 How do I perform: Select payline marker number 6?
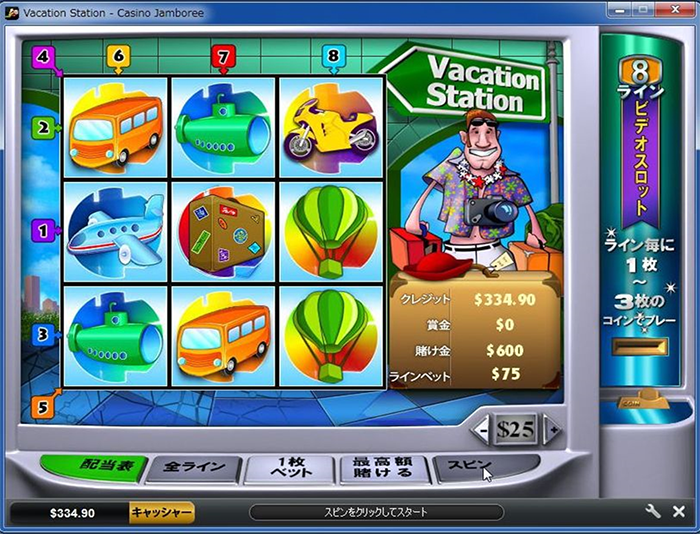pyautogui.click(x=118, y=57)
